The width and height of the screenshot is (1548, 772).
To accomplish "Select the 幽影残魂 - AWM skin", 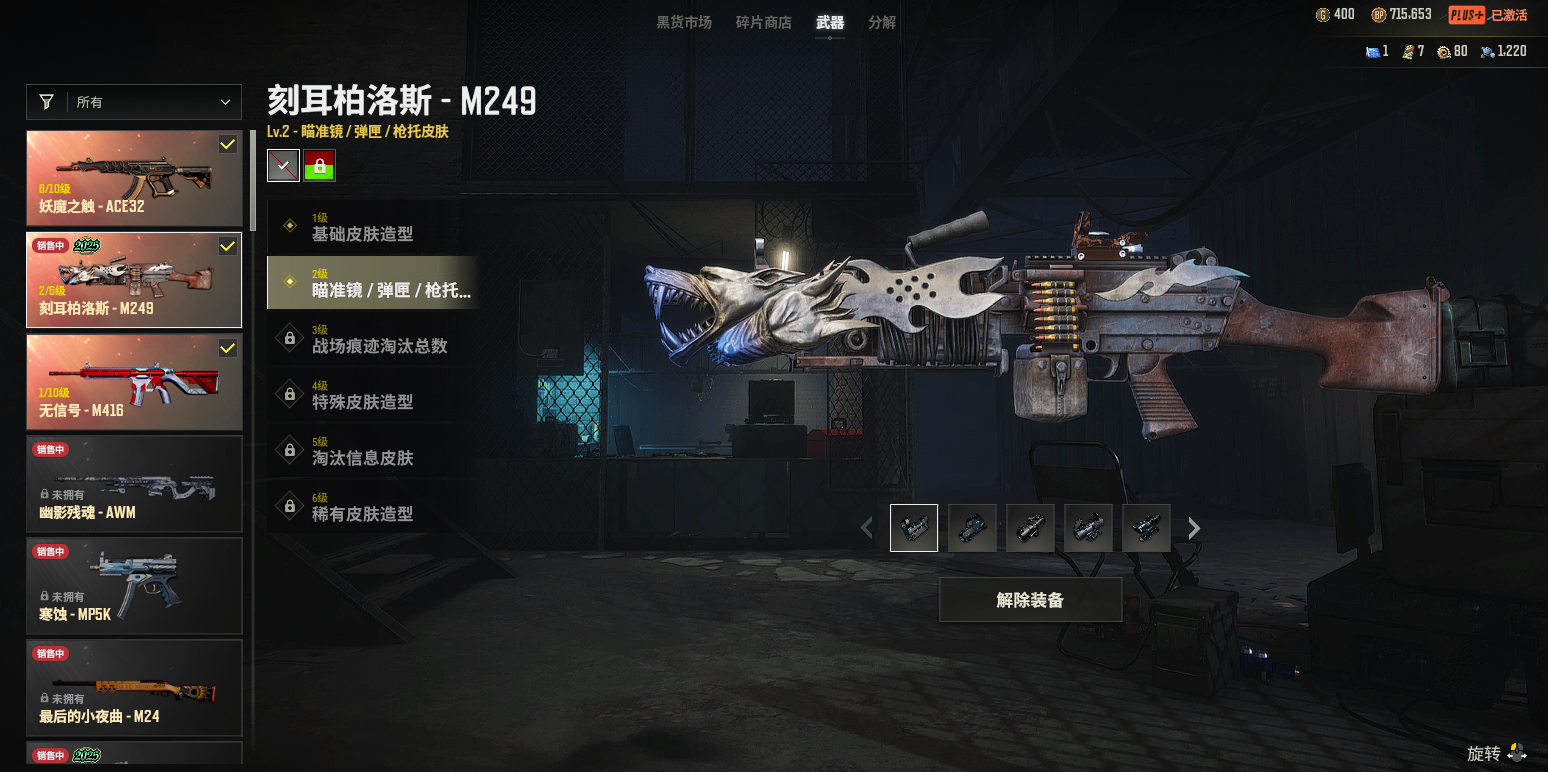I will coord(134,484).
